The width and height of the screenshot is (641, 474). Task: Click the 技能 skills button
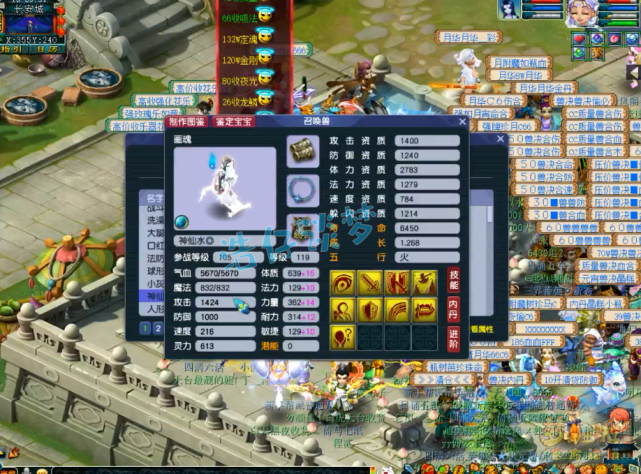click(x=453, y=281)
